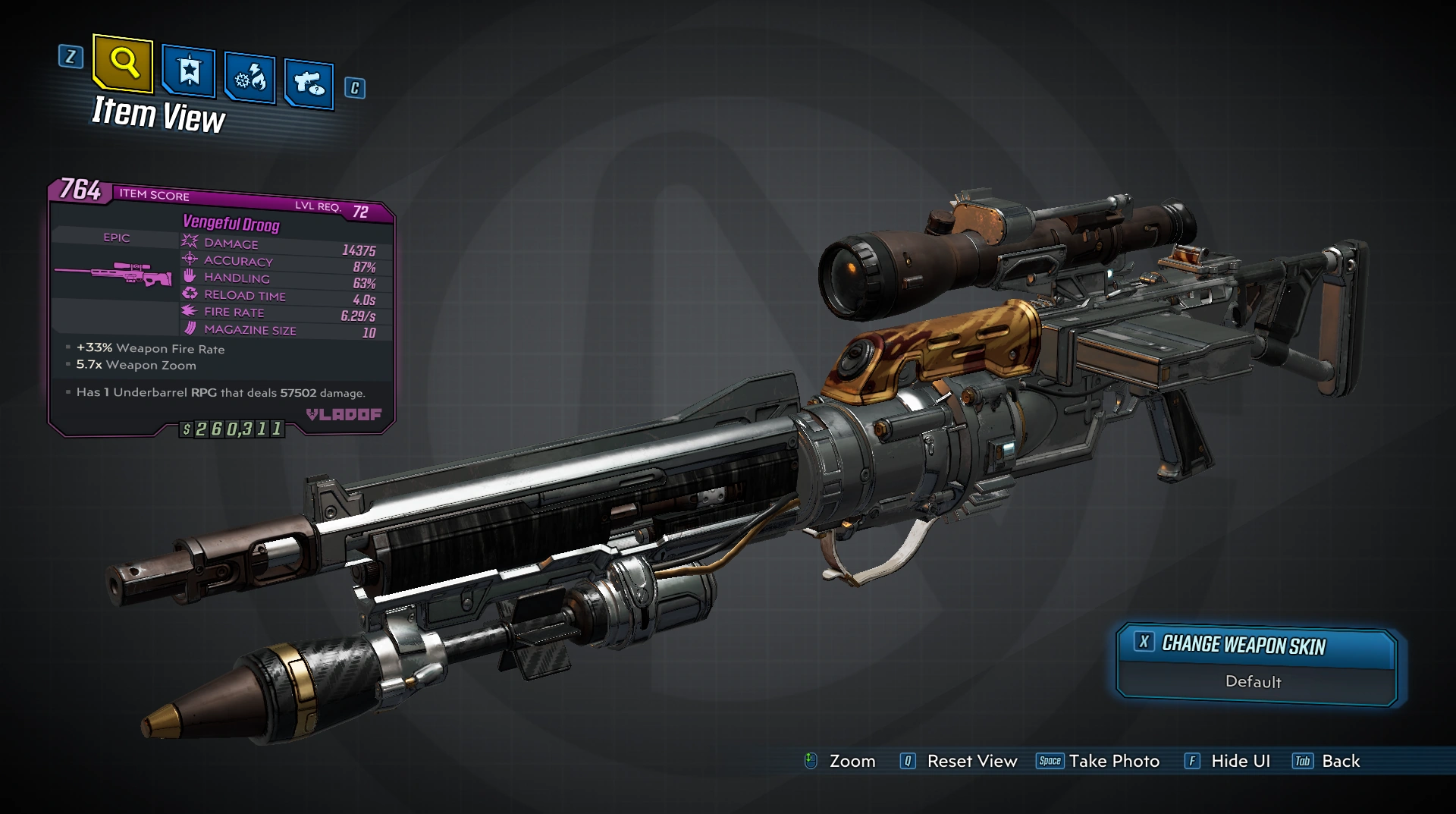Click the Change Weapon Skin button
The image size is (1456, 814).
(1256, 645)
